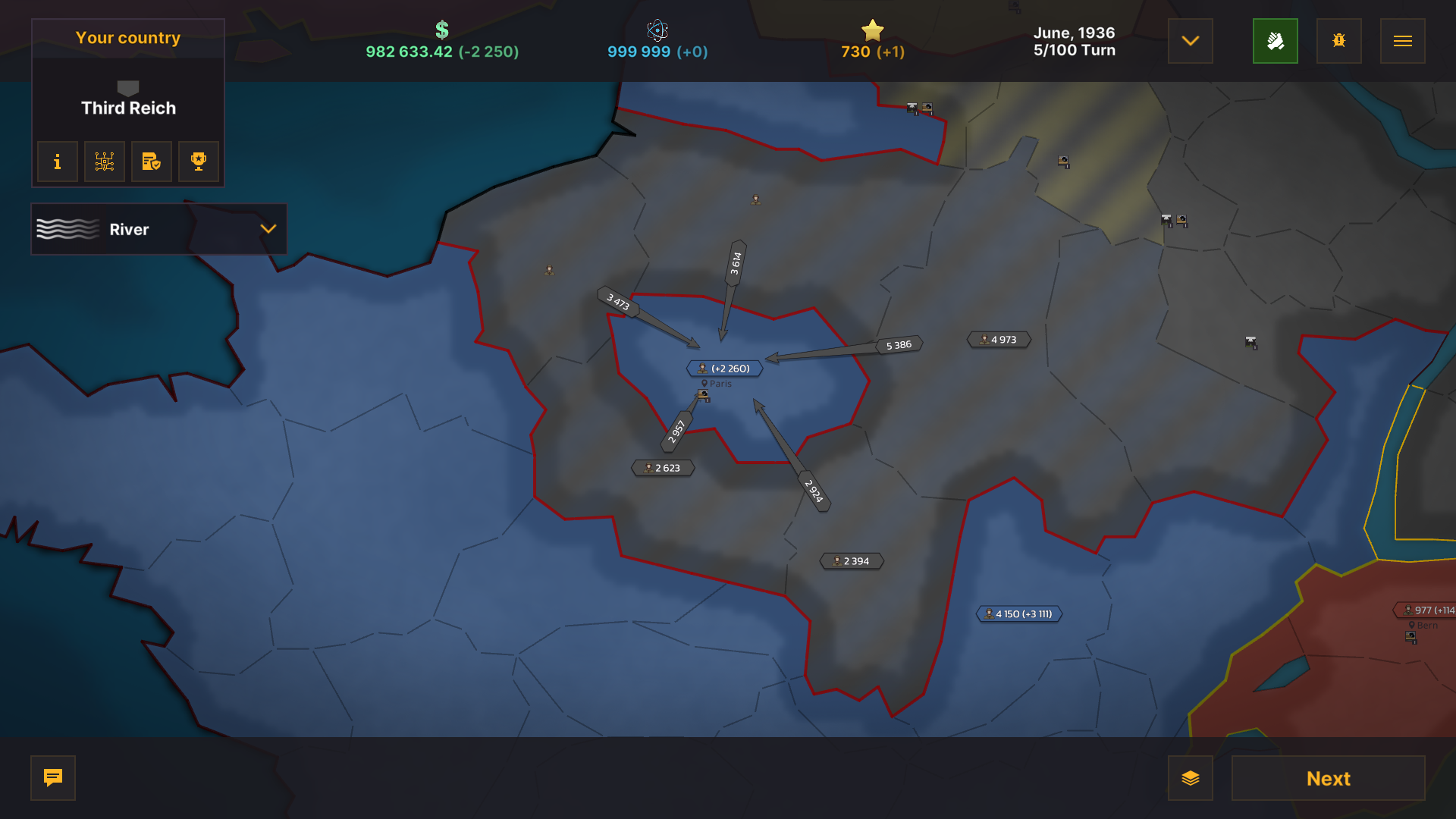Open country info with the i icon

pos(57,162)
